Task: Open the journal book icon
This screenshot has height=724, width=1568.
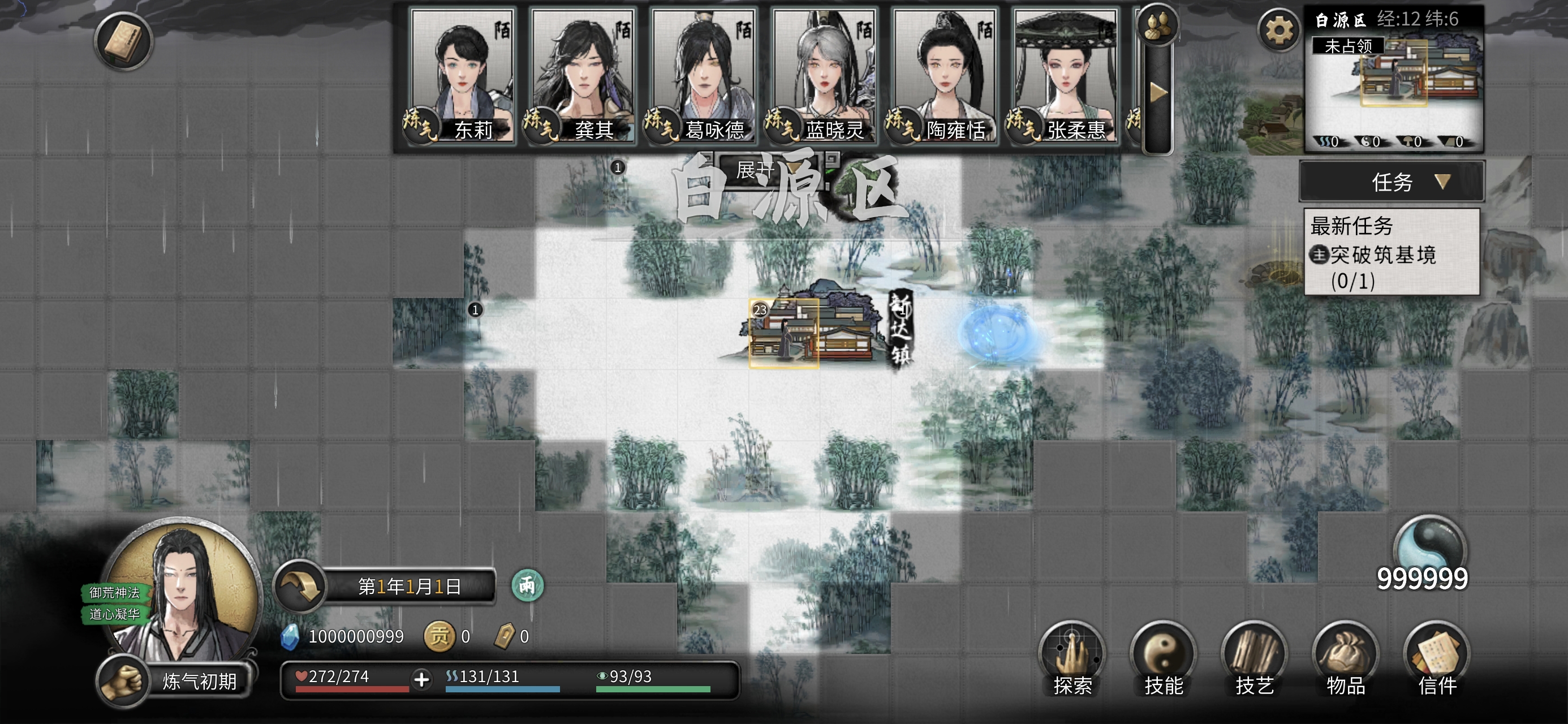Action: tap(123, 41)
